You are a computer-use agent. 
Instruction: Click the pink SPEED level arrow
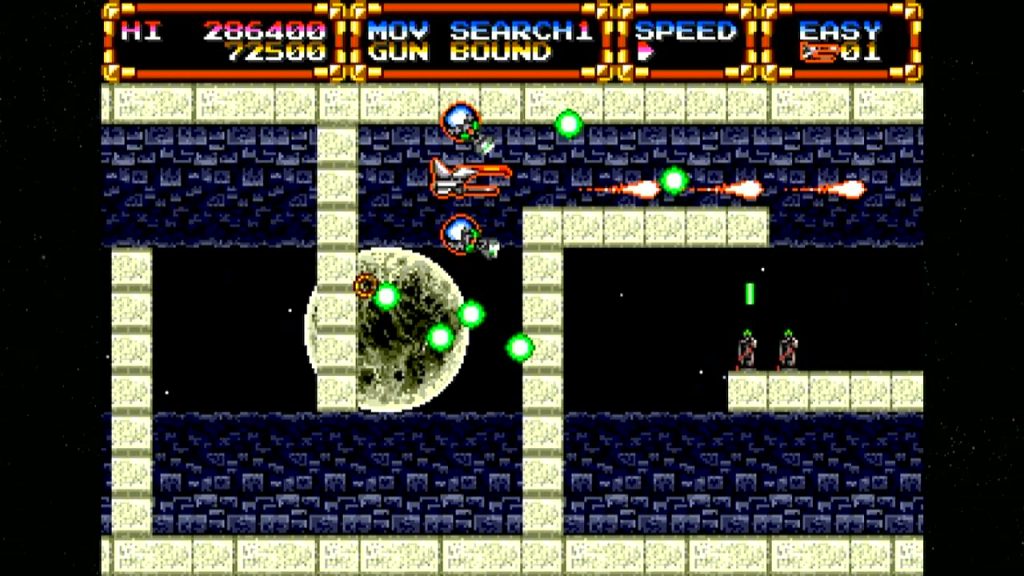pos(645,52)
